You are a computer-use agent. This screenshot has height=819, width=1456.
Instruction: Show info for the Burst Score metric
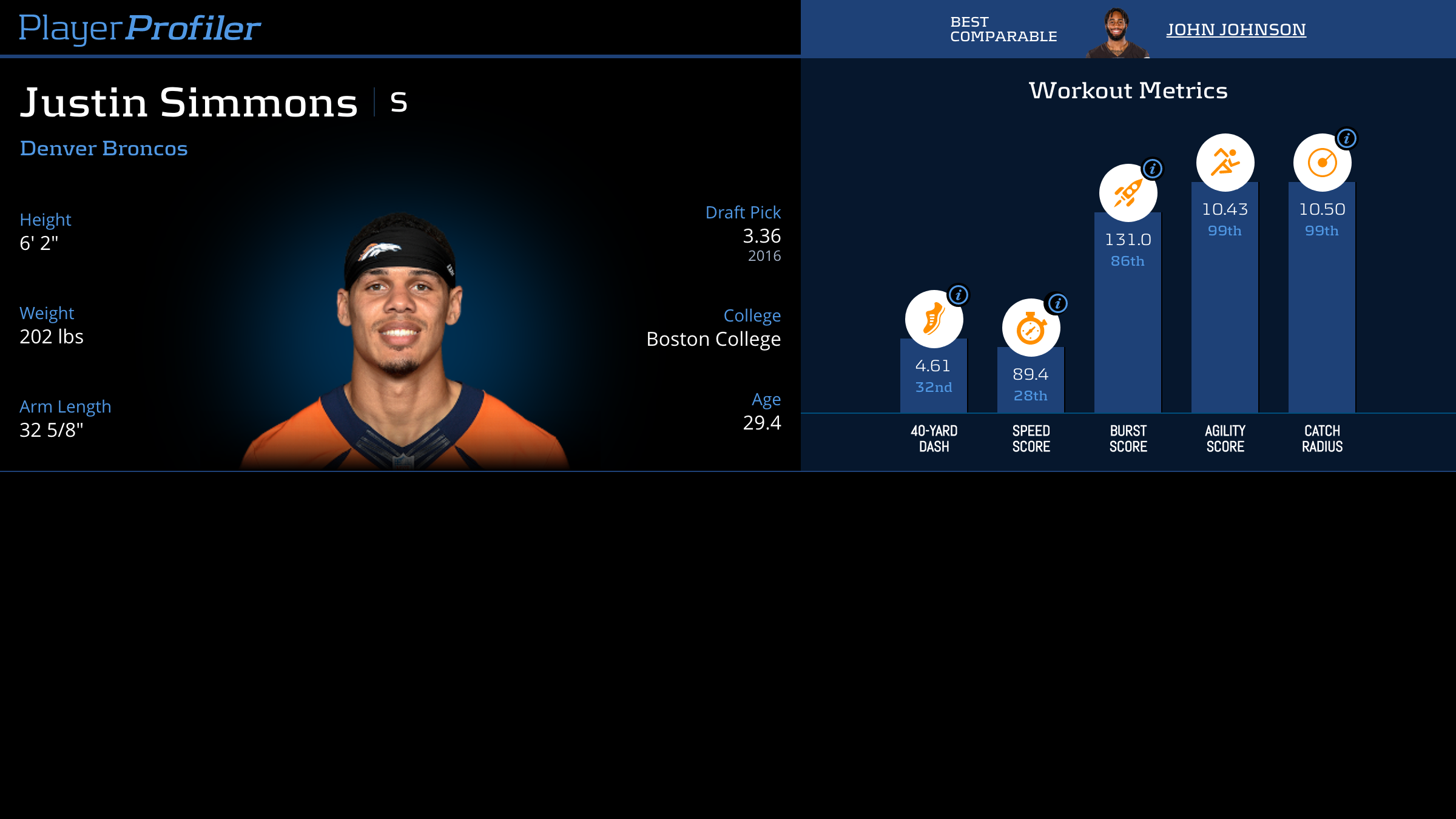1153,169
